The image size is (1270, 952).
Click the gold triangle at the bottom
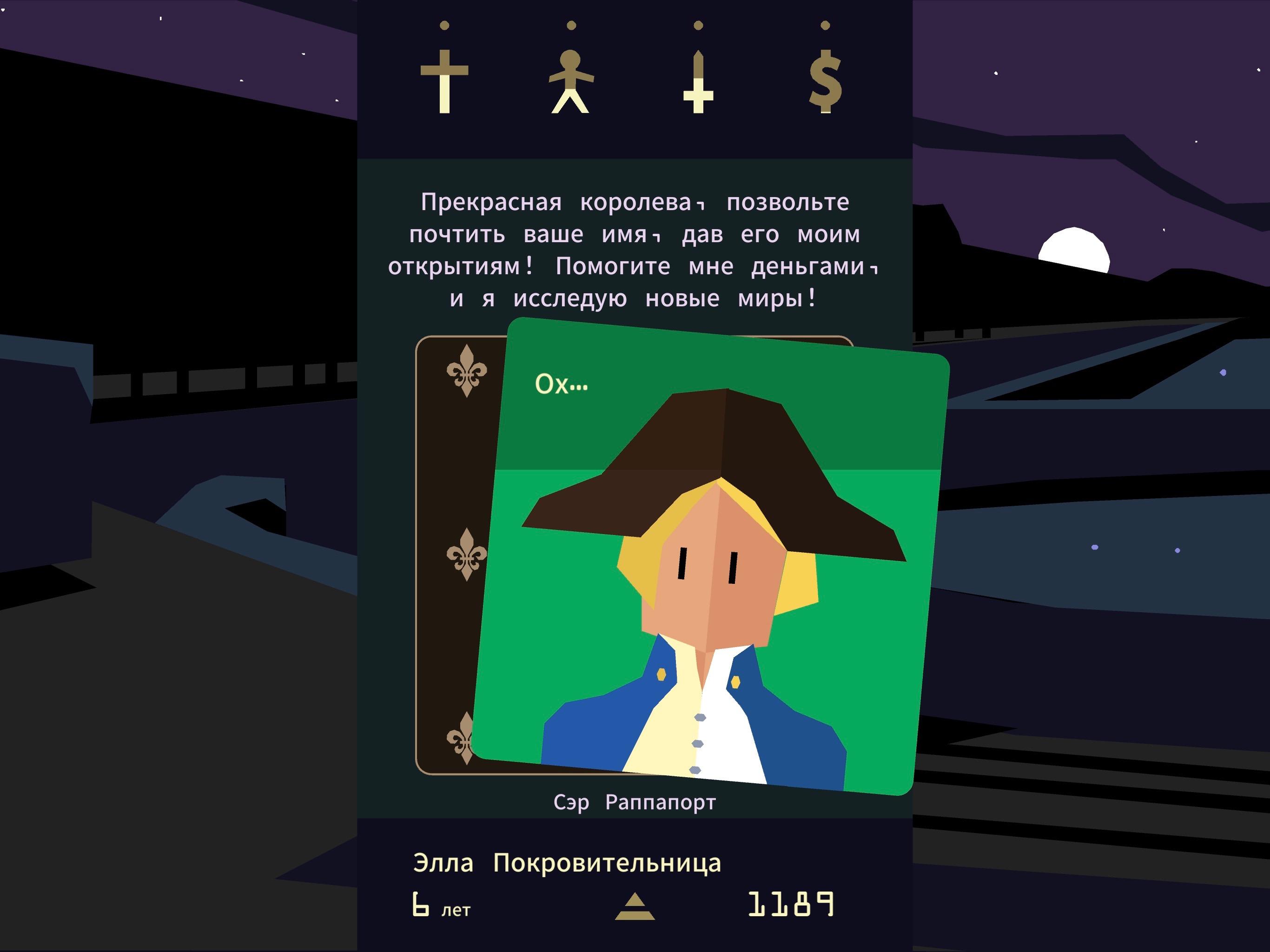click(635, 908)
